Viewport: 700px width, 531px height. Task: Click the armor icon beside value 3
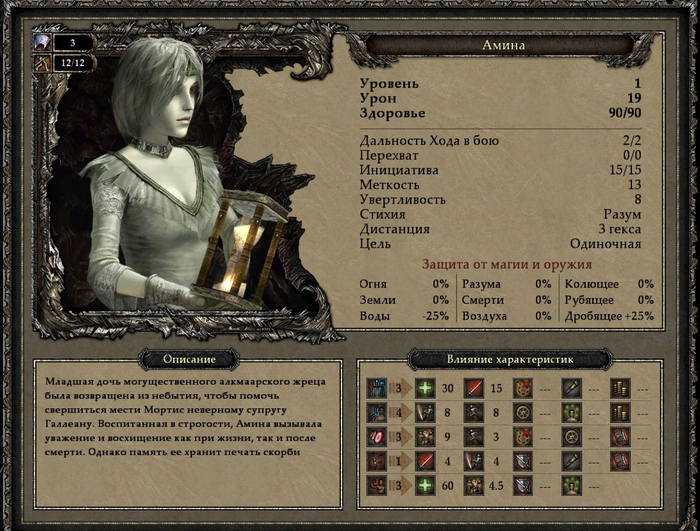point(41,43)
